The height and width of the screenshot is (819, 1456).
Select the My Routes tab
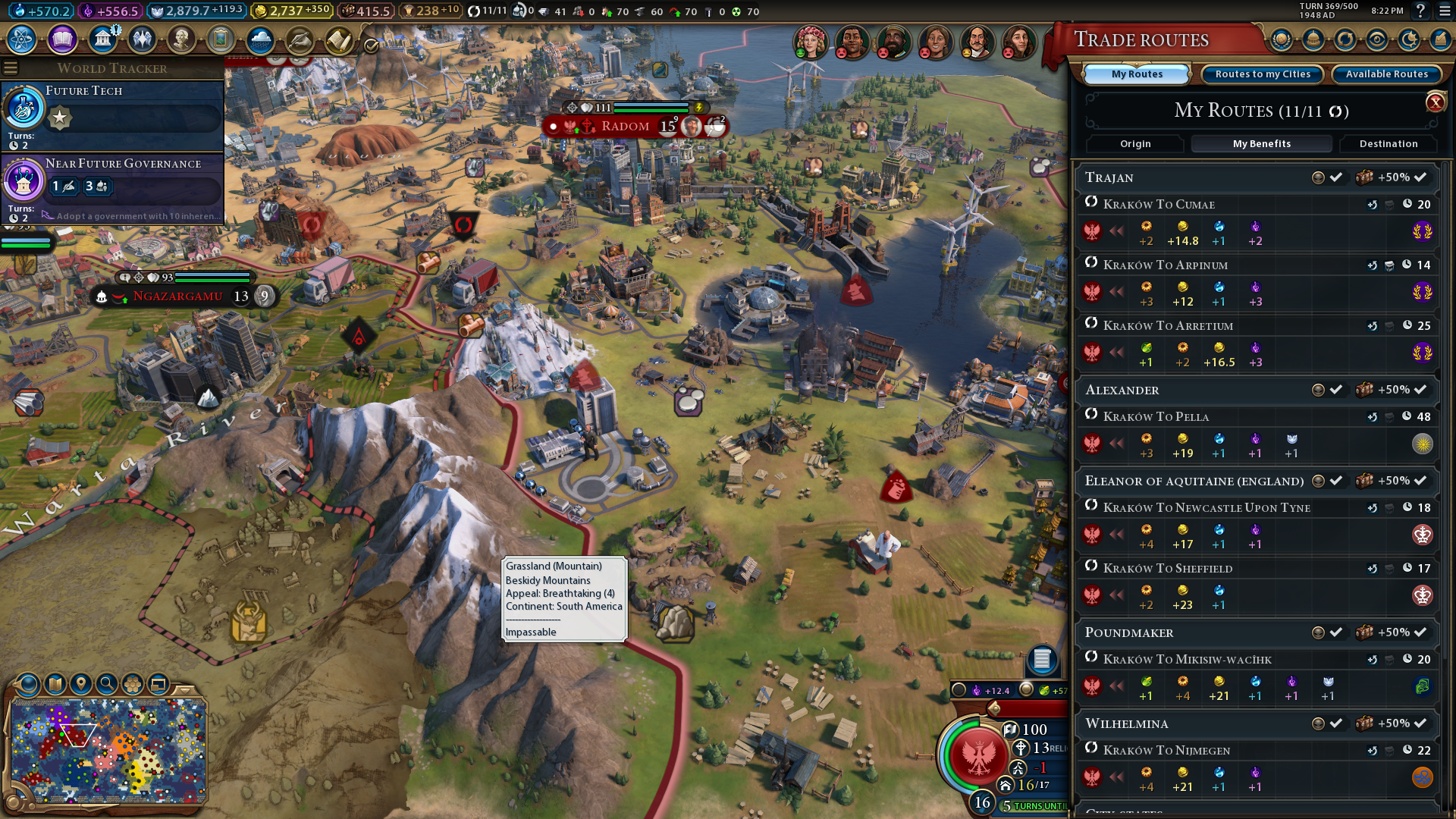point(1136,74)
